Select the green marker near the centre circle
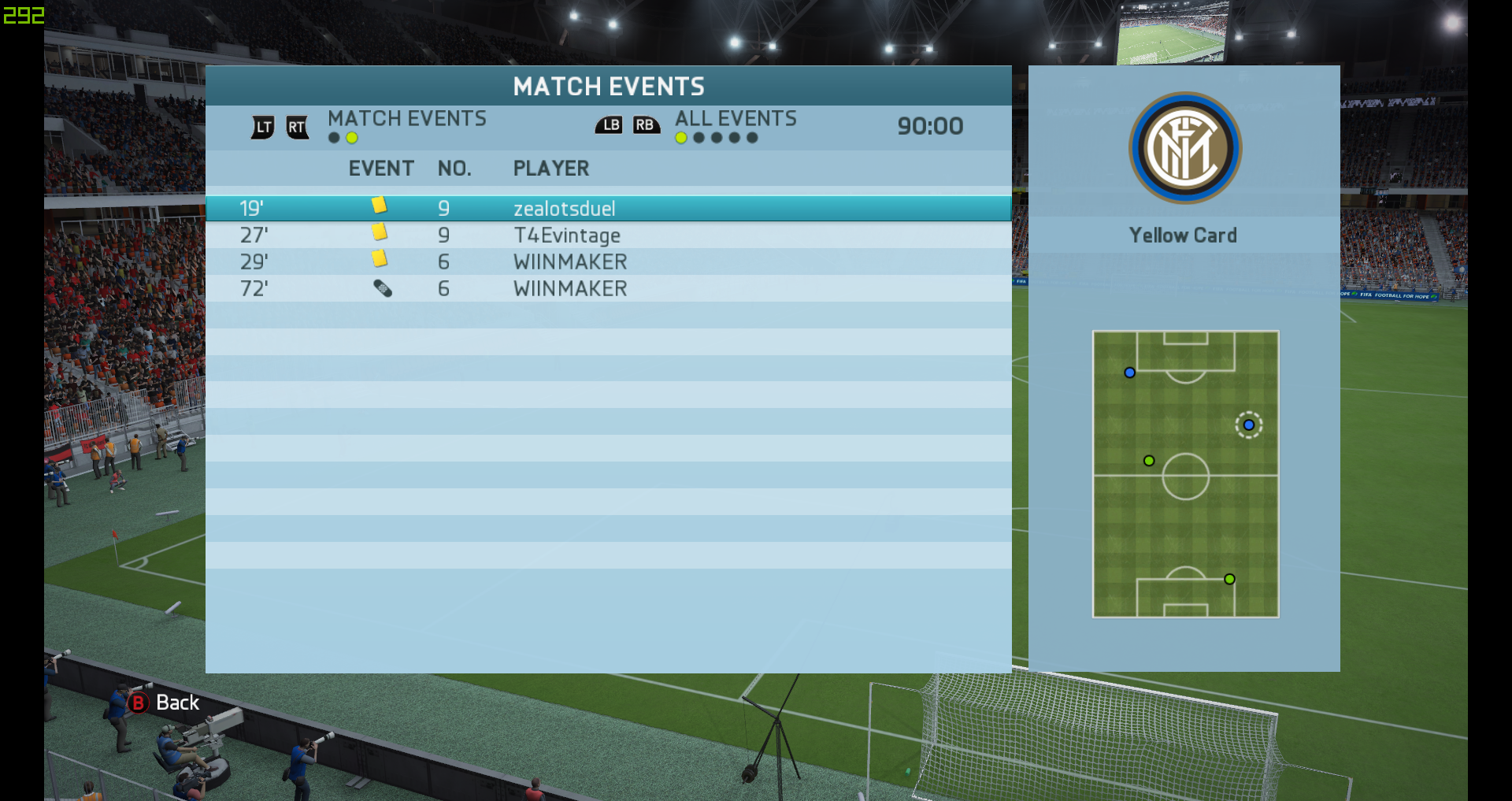The height and width of the screenshot is (801, 1512). pyautogui.click(x=1149, y=461)
